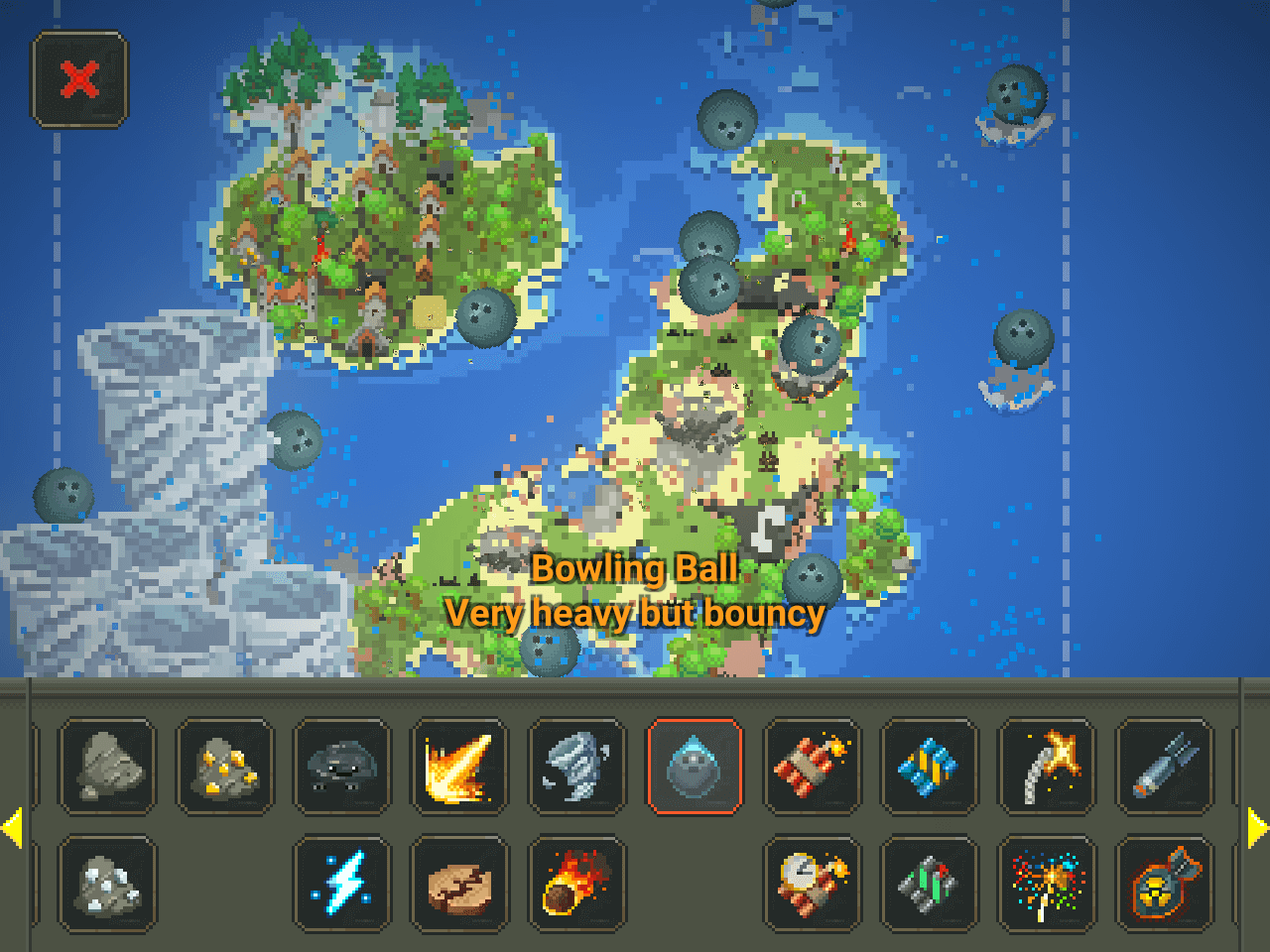Screen dimensions: 1270x952
Task: Select the plain stone power
Action: pos(107,767)
